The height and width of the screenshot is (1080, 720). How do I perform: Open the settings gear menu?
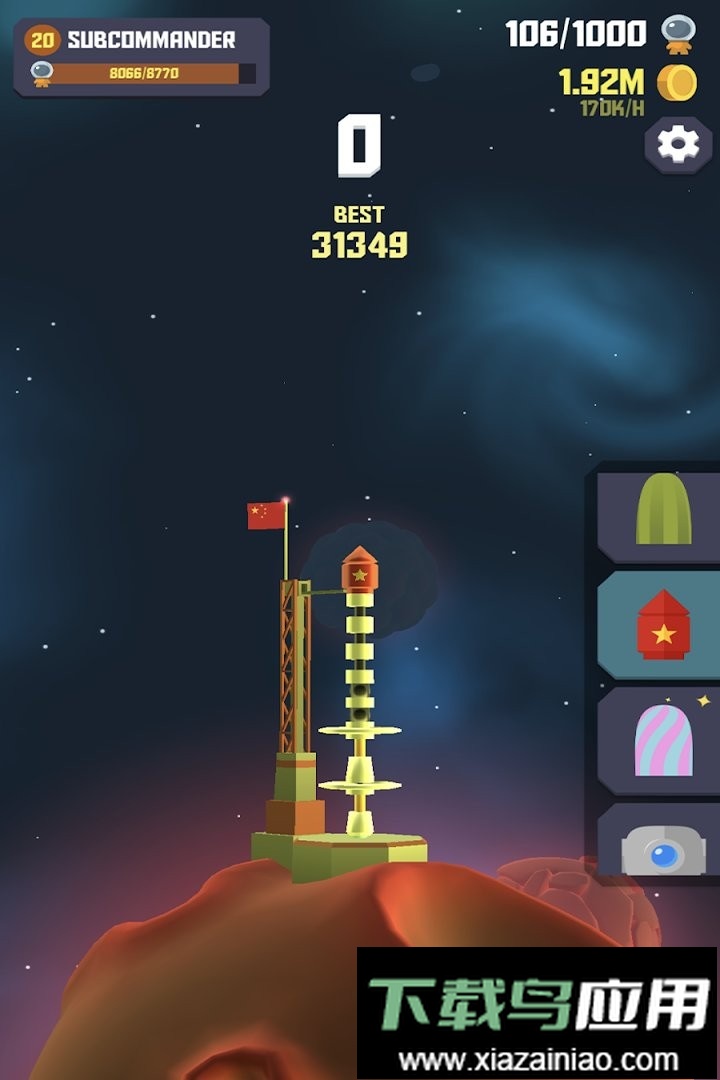pos(677,145)
